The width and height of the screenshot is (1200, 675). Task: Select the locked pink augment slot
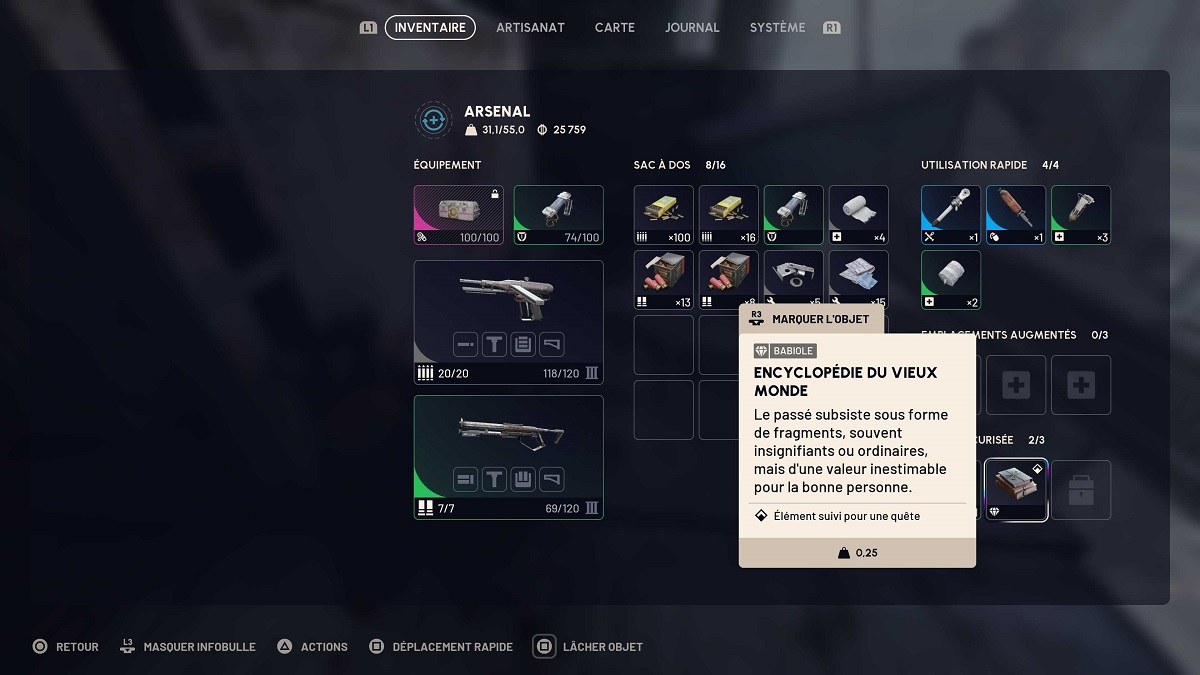pos(459,215)
